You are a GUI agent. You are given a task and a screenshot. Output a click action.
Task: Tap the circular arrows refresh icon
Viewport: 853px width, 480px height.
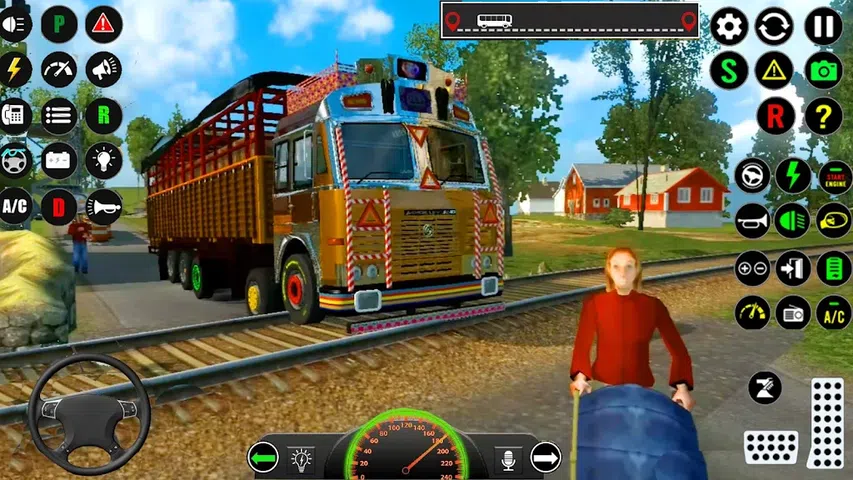coord(774,26)
